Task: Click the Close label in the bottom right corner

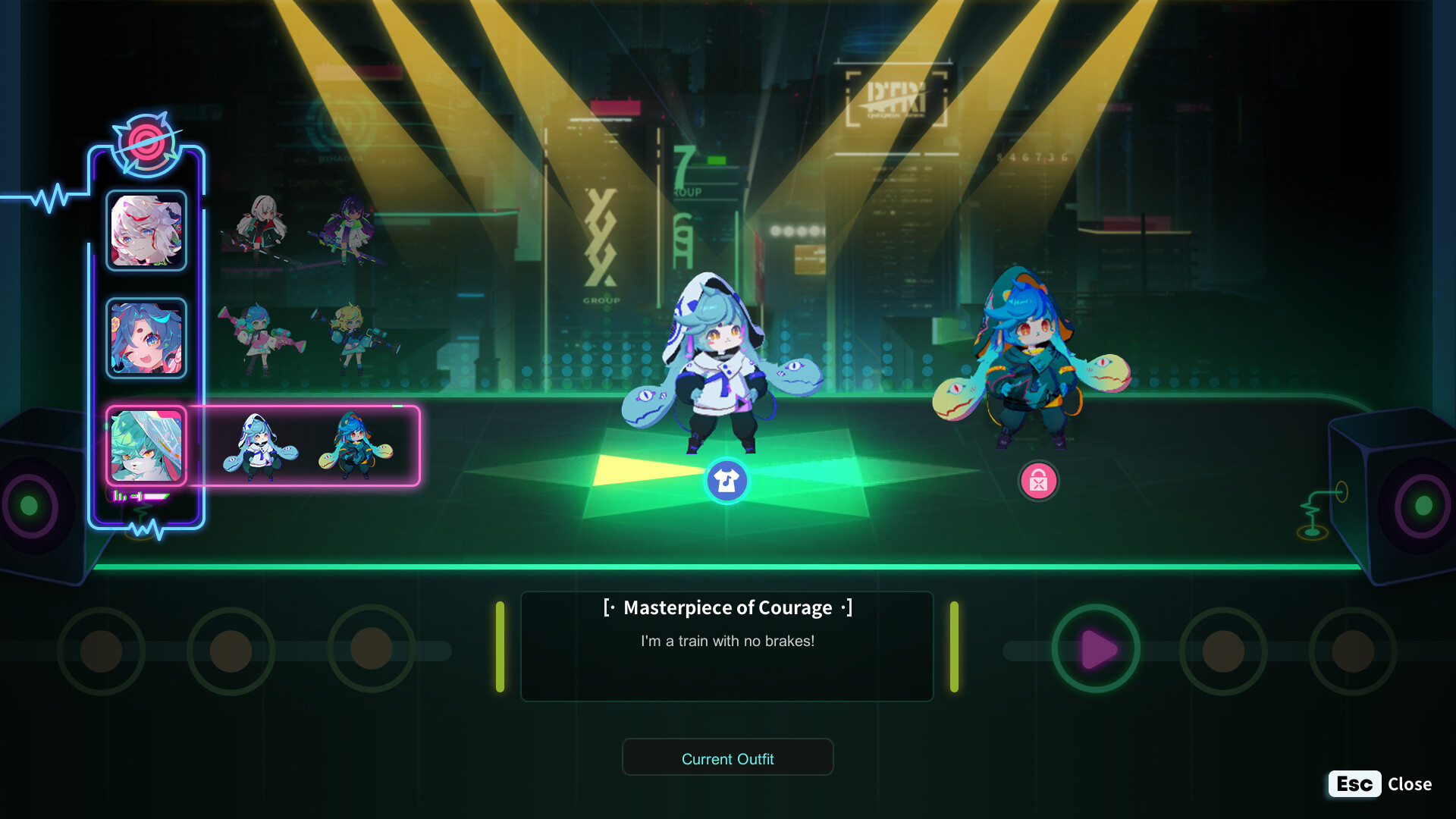Action: pyautogui.click(x=1410, y=784)
